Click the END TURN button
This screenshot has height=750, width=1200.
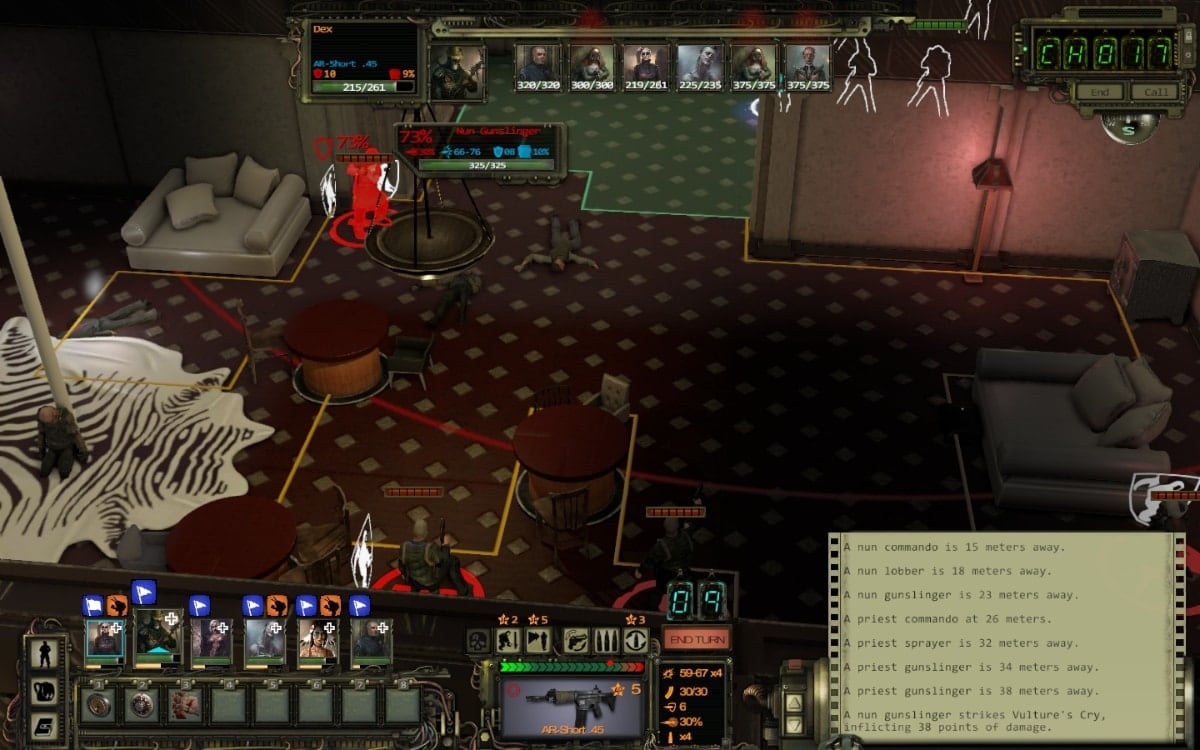[696, 639]
